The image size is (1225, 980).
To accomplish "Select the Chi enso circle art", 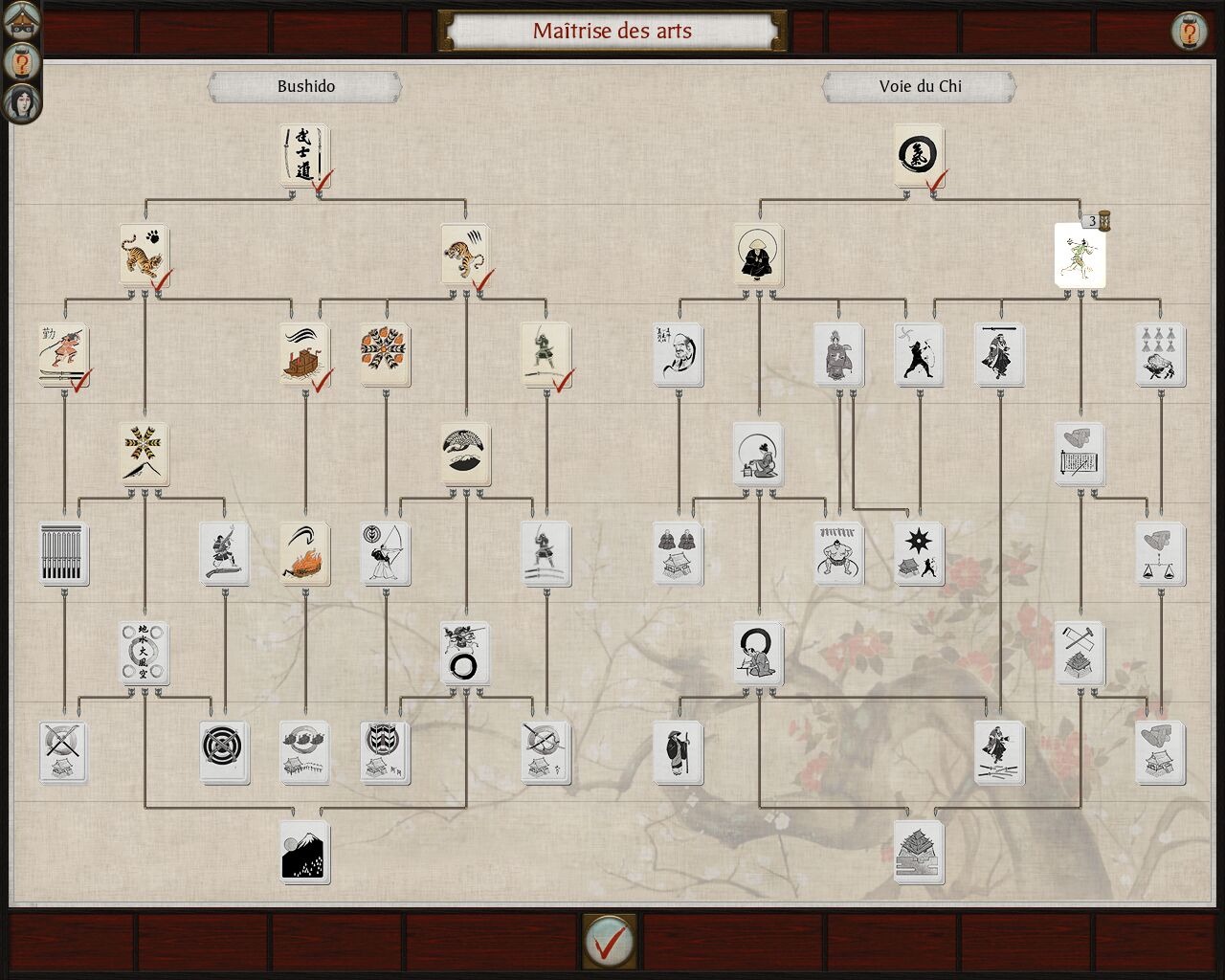I will (919, 155).
